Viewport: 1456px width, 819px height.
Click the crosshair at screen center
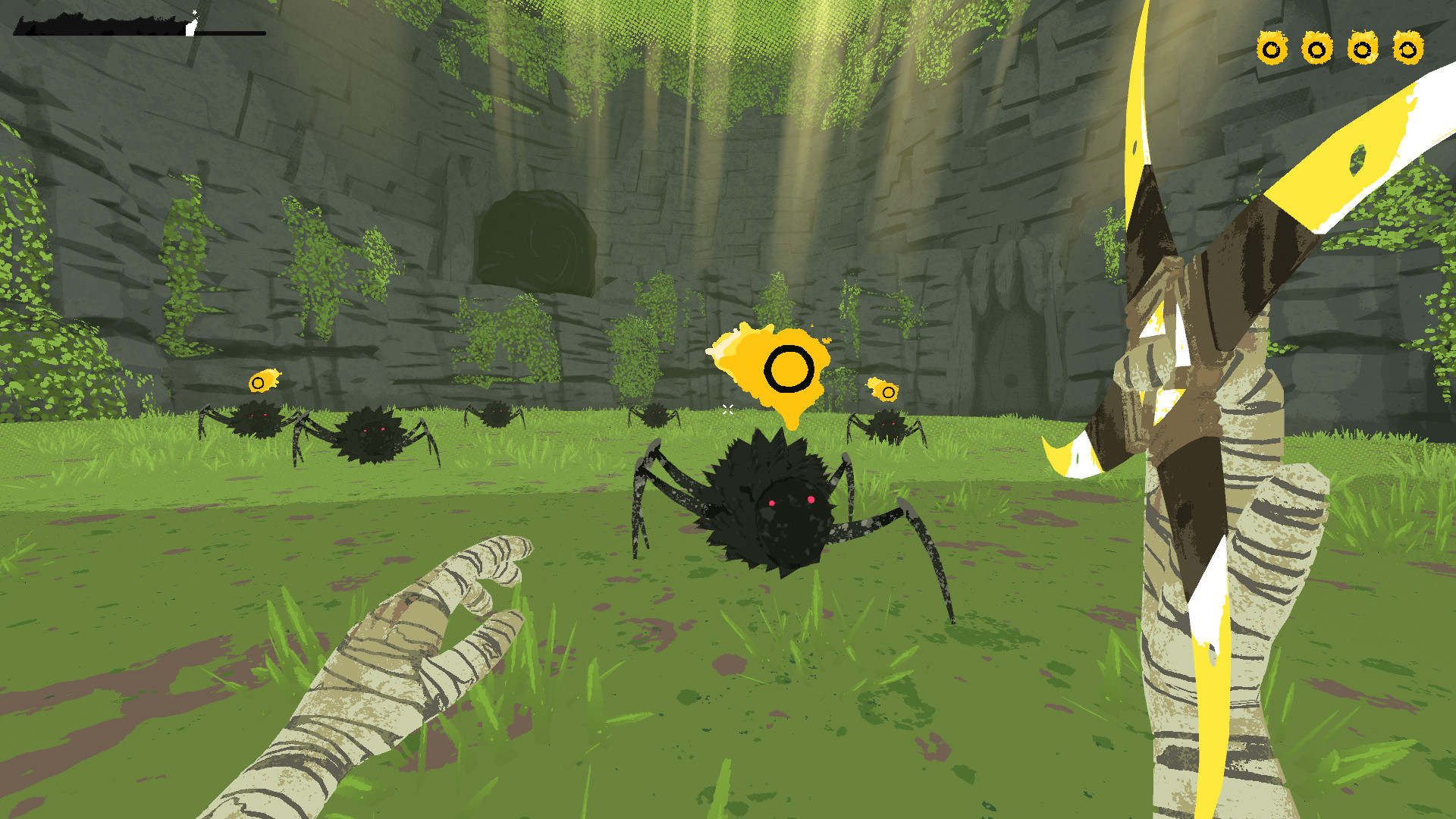[x=728, y=409]
